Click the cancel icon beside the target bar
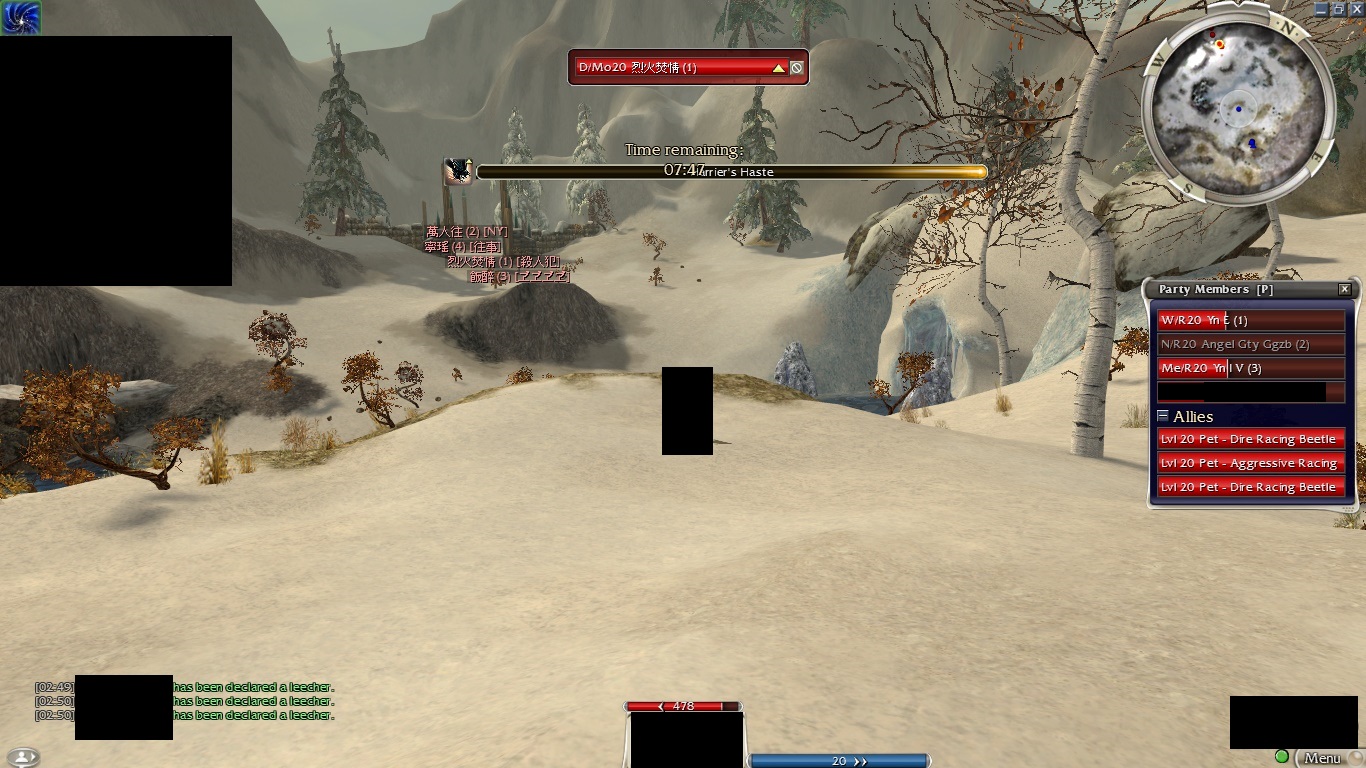Image resolution: width=1366 pixels, height=768 pixels. click(x=797, y=68)
